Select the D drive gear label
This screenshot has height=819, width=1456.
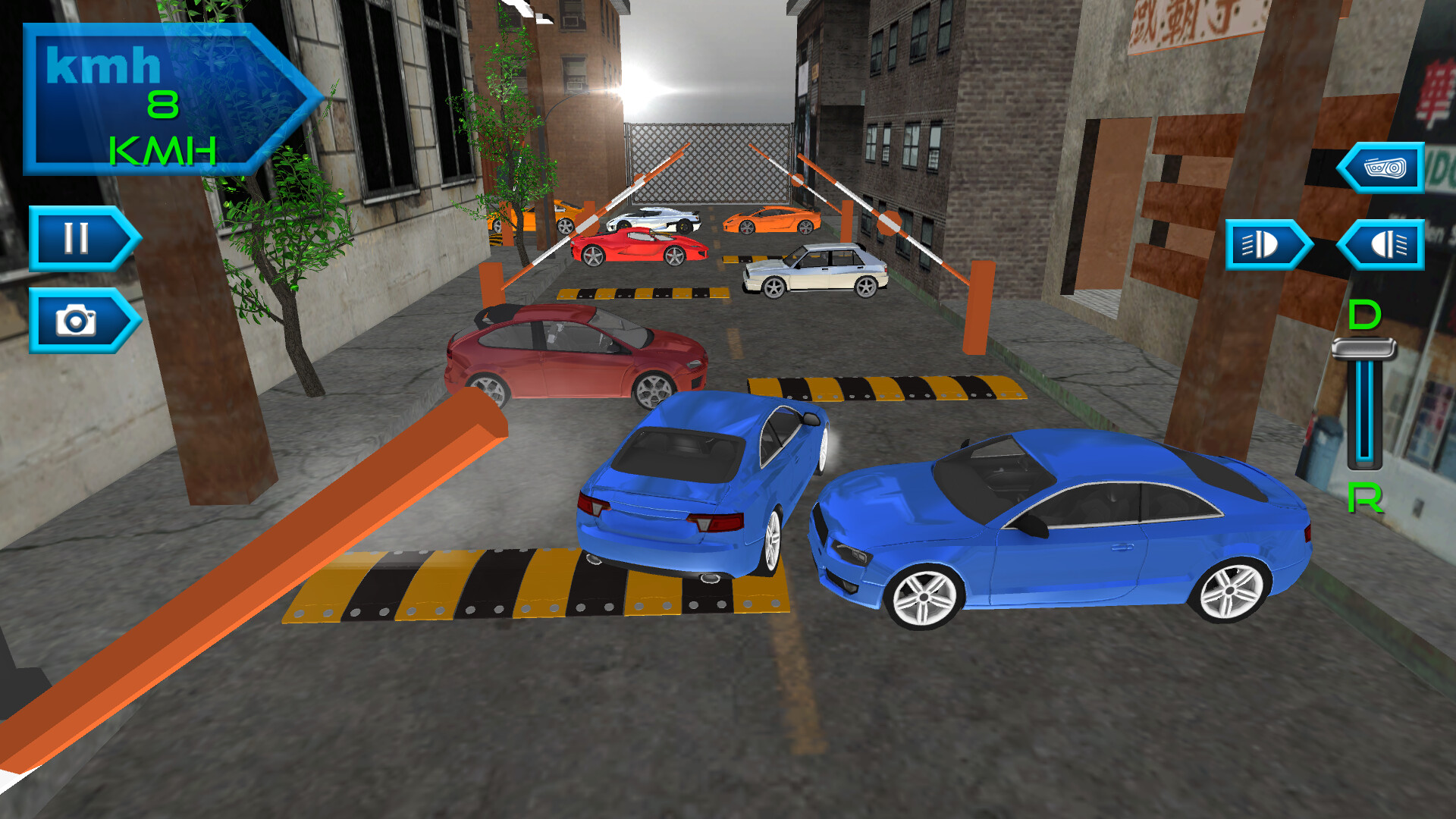click(1363, 313)
